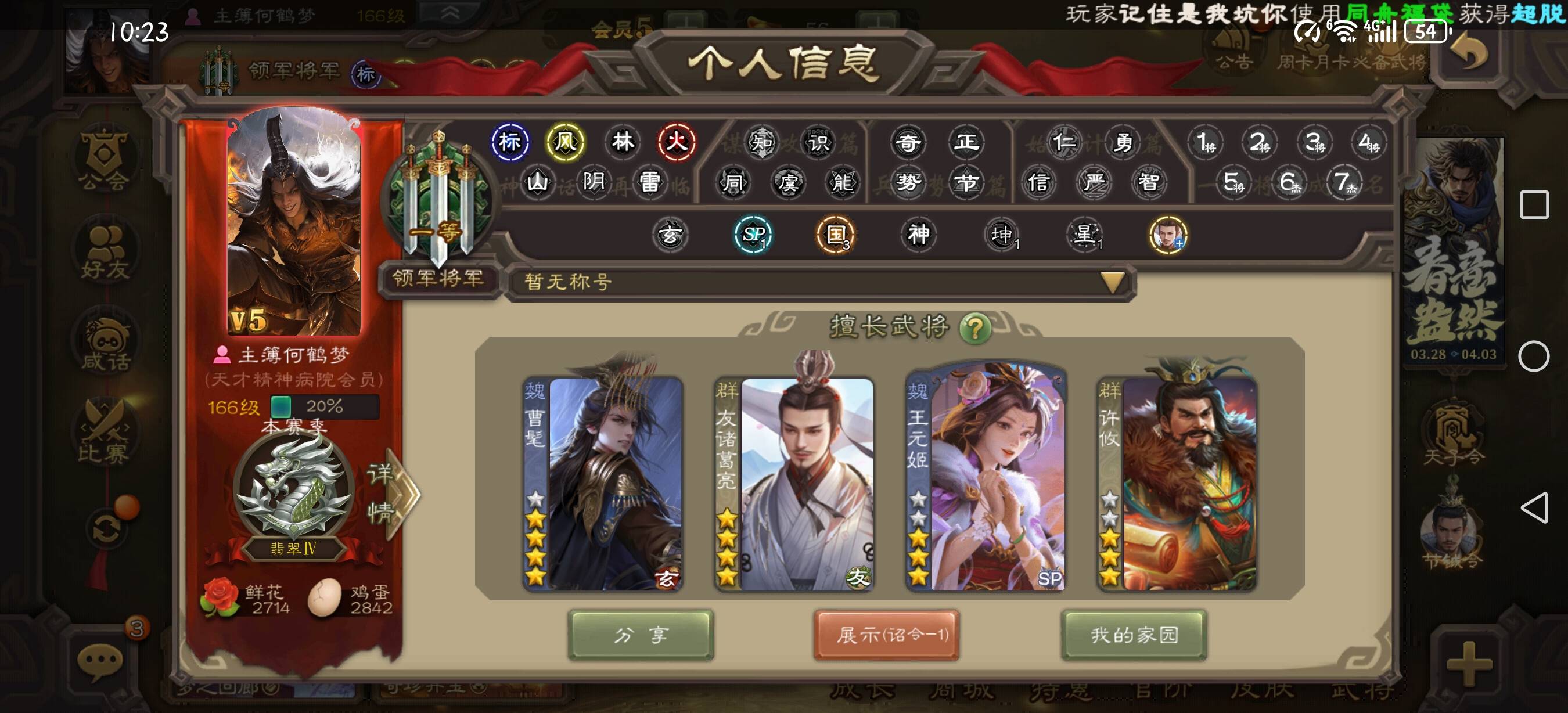Open 我的家园 my homestead
This screenshot has width=1568, height=713.
1134,635
